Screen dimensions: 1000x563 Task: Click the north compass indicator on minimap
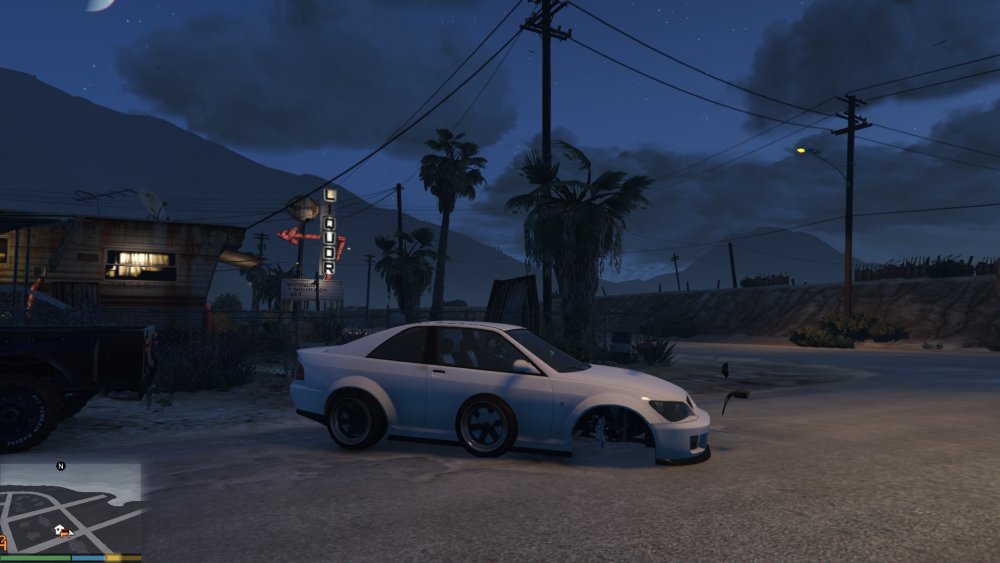click(61, 466)
